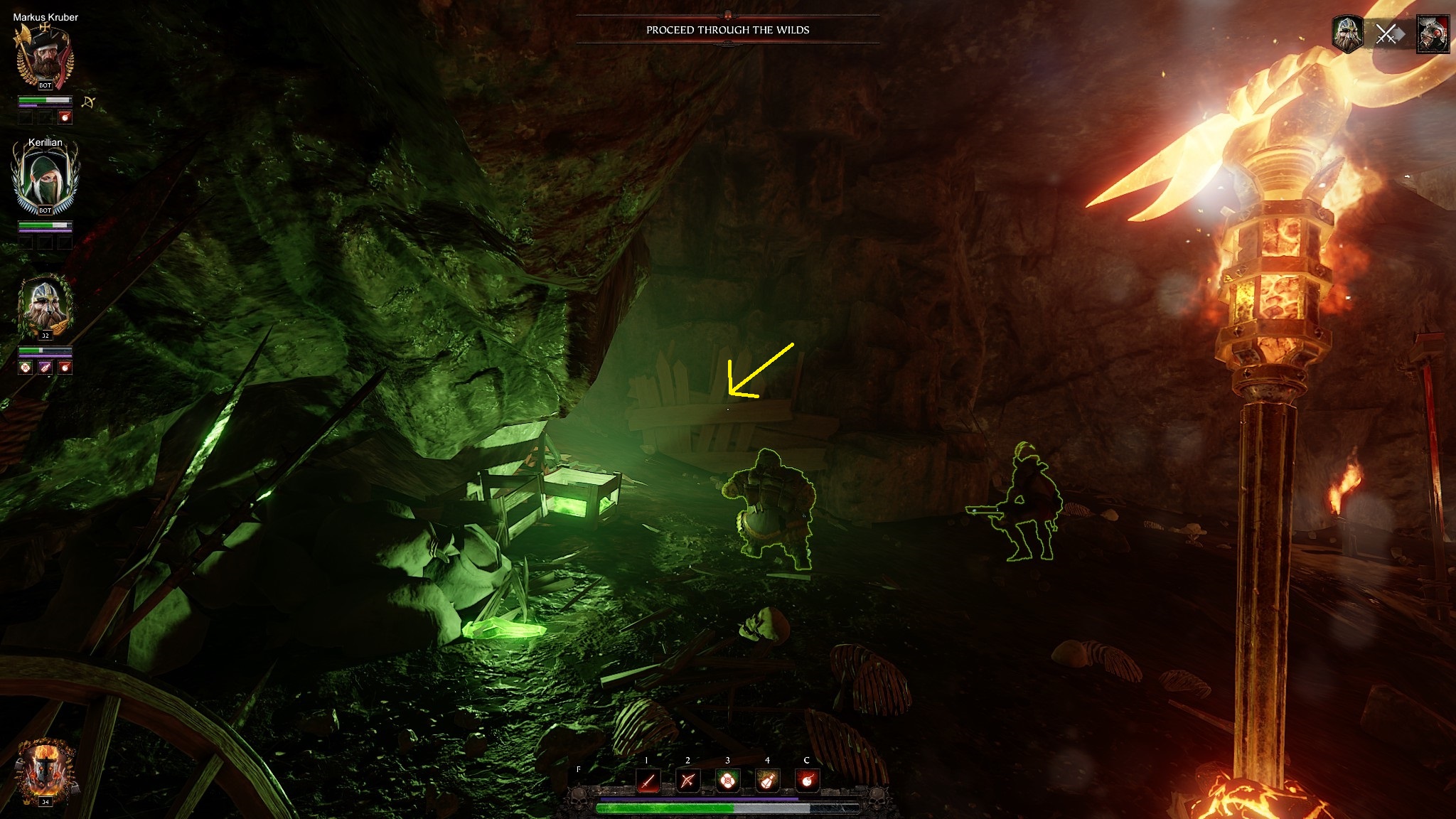Switch to the ranged bow slot
This screenshot has height=819, width=1456.
coord(687,781)
